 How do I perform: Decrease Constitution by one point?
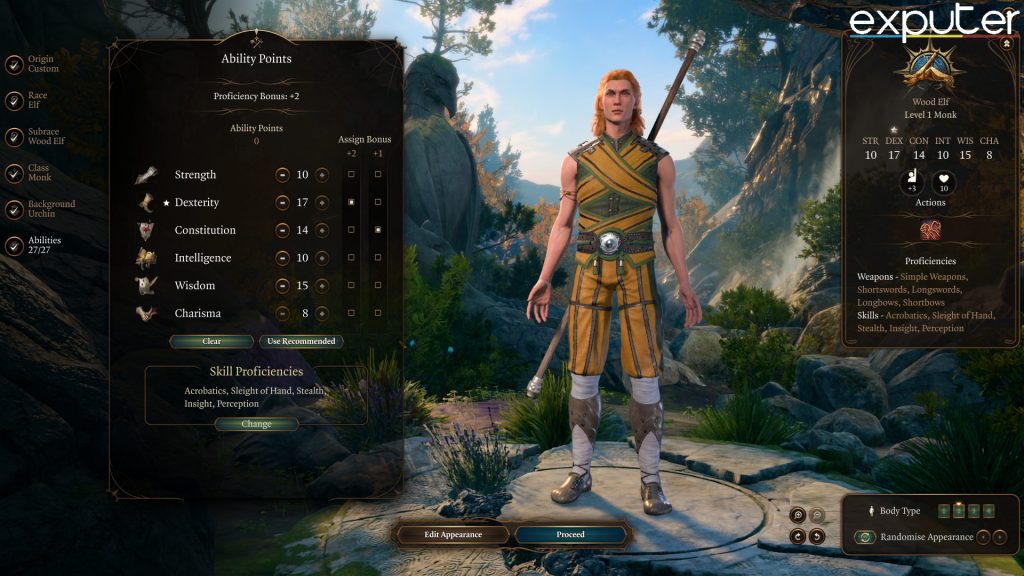tap(283, 230)
